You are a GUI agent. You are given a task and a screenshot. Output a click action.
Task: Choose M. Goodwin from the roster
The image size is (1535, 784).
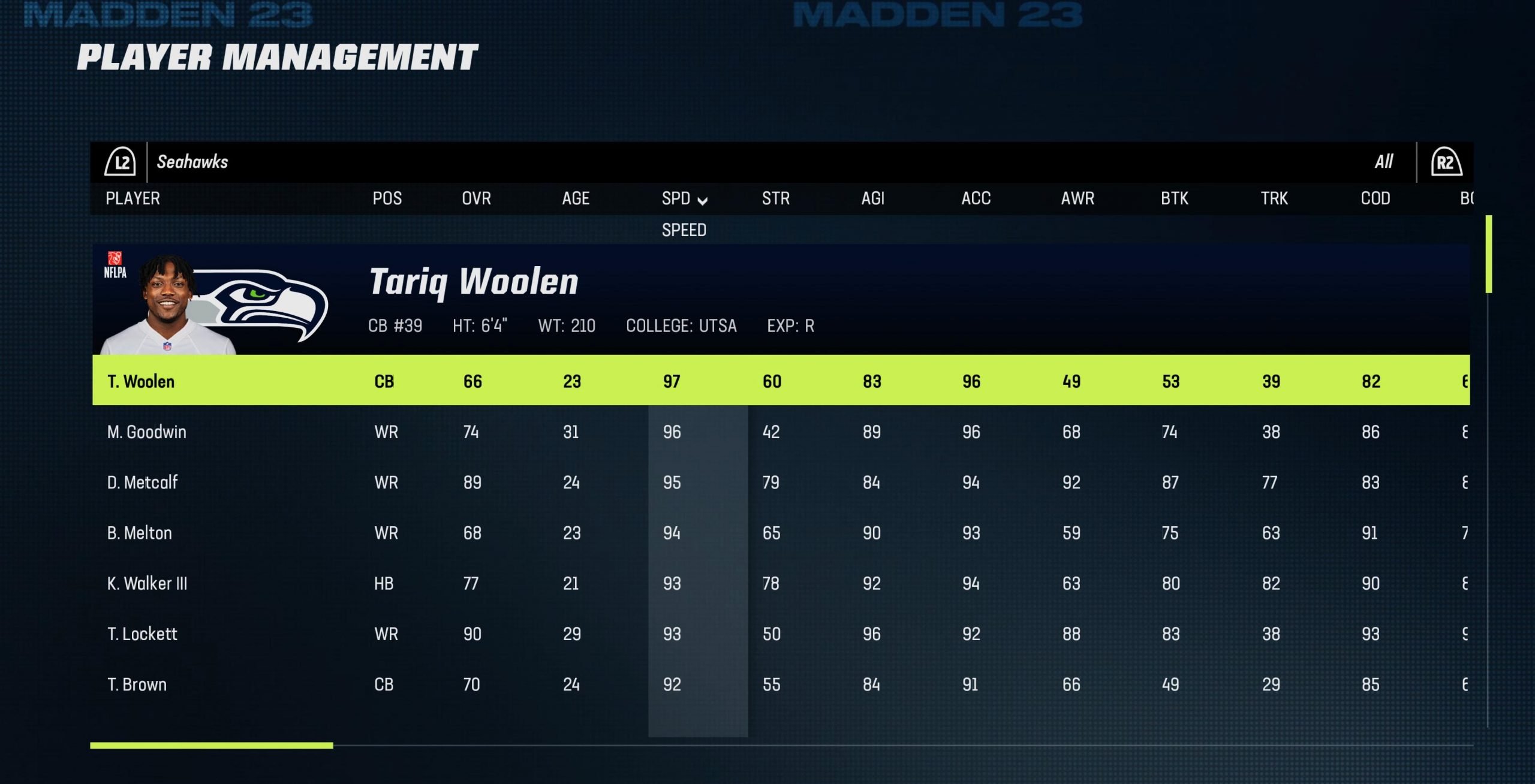pyautogui.click(x=146, y=432)
